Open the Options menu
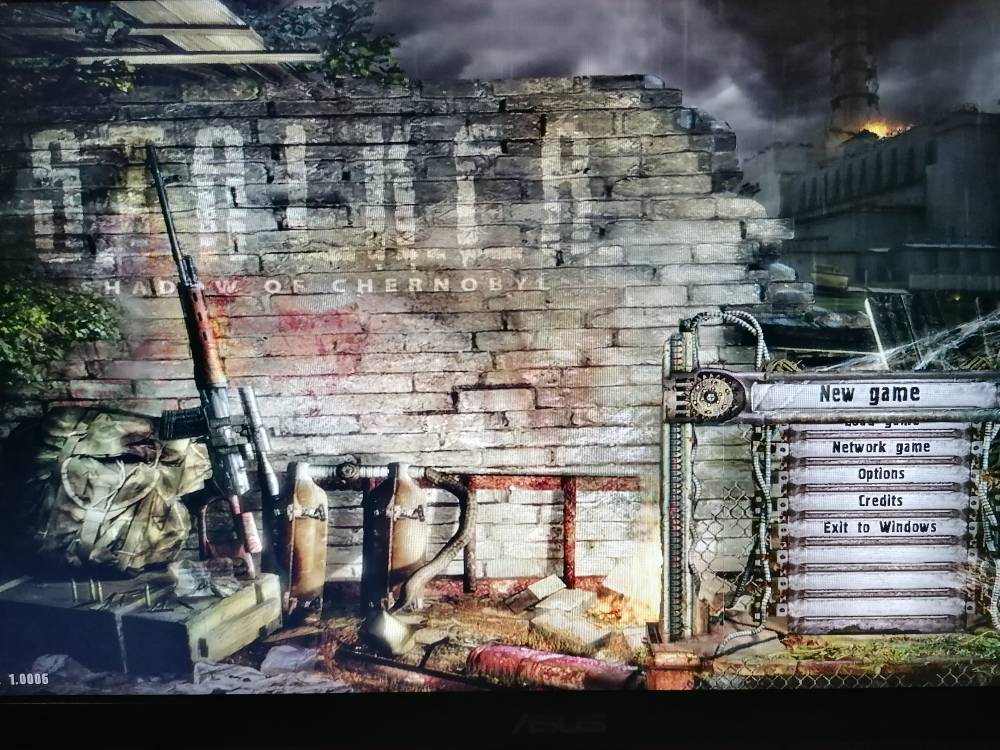 click(880, 474)
